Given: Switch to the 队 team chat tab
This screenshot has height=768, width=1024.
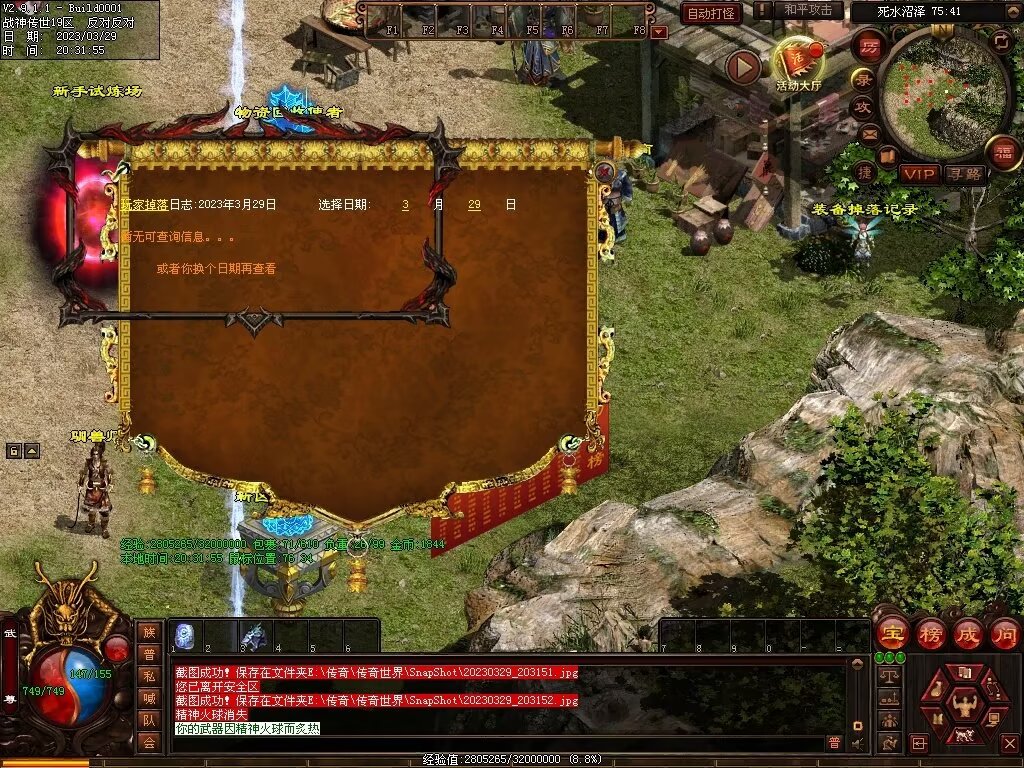Looking at the screenshot, I should pos(149,720).
